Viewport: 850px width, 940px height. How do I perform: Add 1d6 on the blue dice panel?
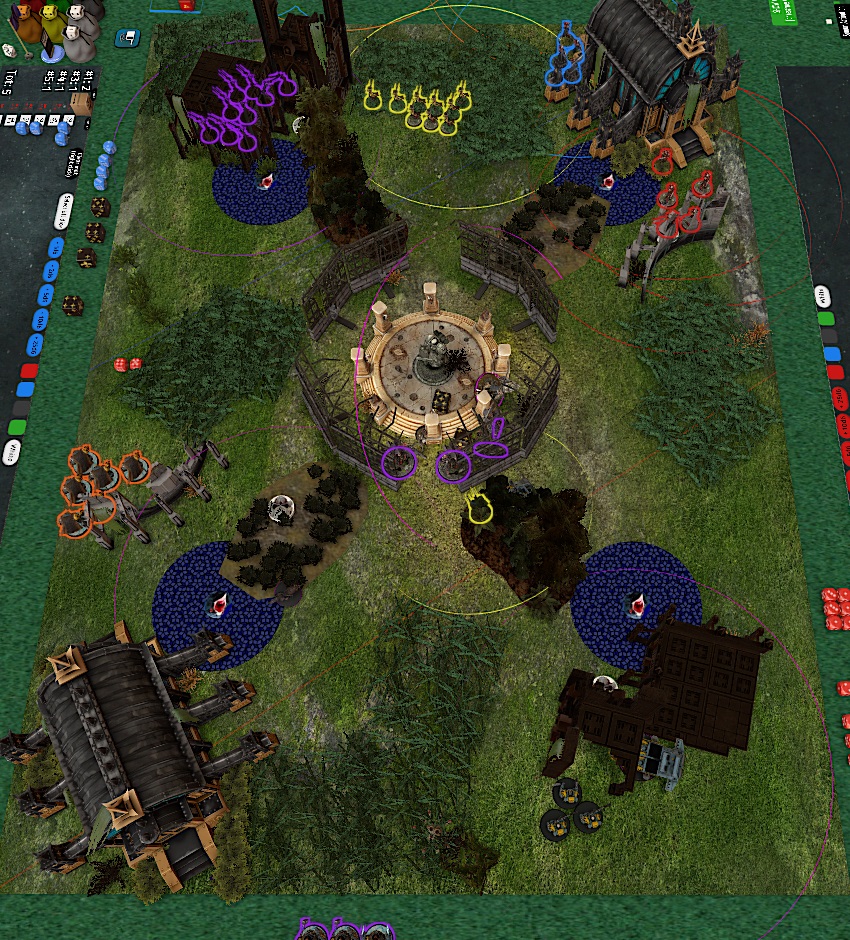[53, 247]
